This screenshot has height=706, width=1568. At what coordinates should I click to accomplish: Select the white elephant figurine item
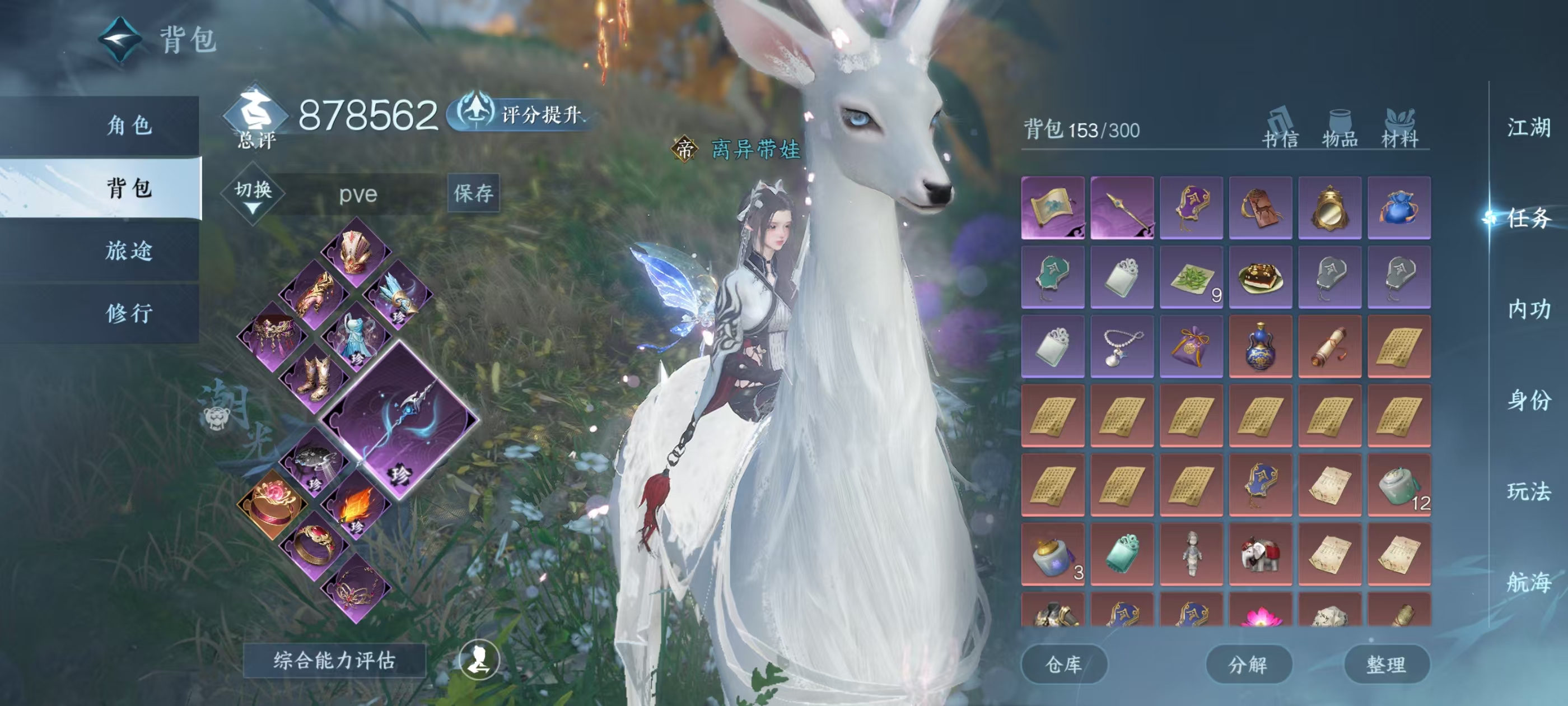click(1261, 554)
